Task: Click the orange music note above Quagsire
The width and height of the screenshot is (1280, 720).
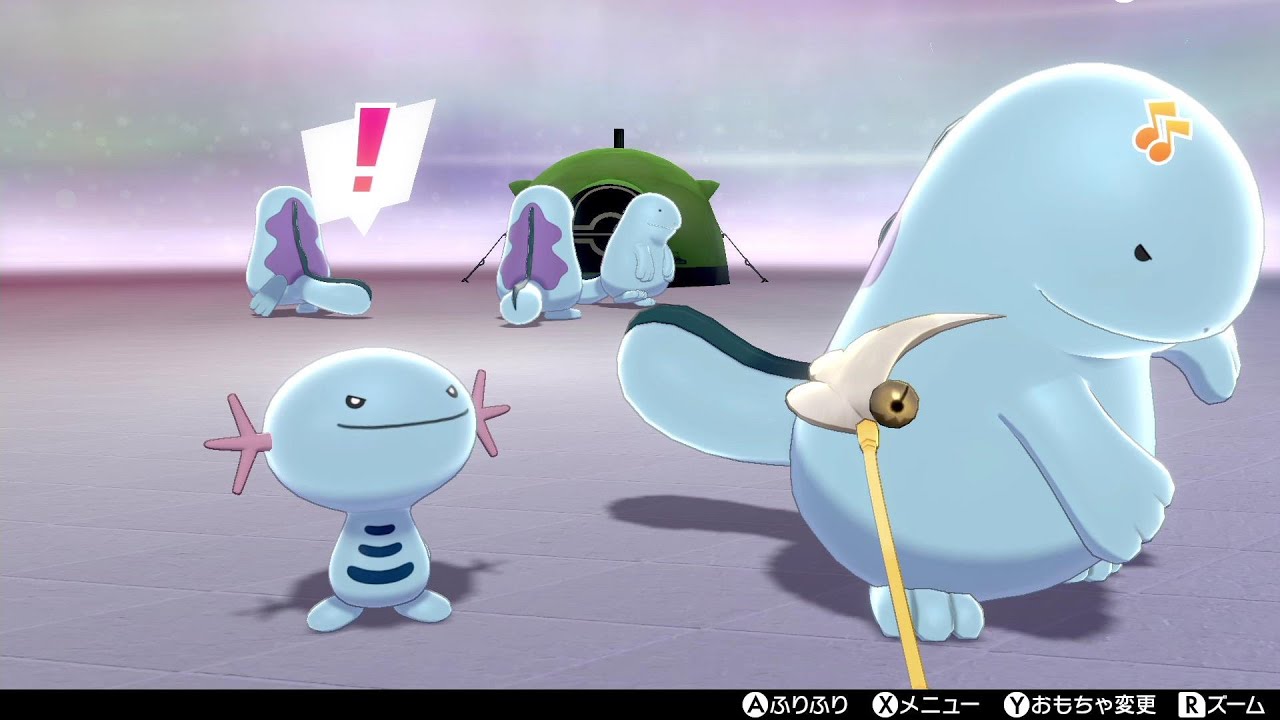Action: 1162,128
